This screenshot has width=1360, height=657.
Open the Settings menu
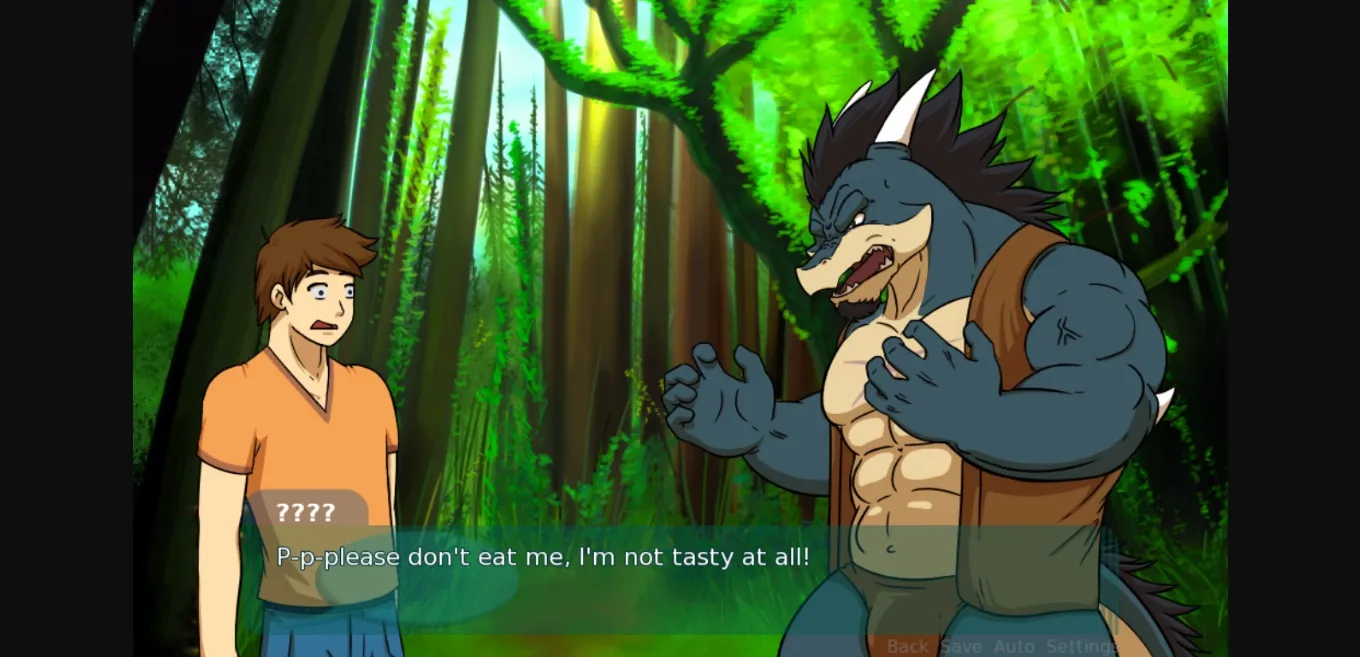(1082, 646)
